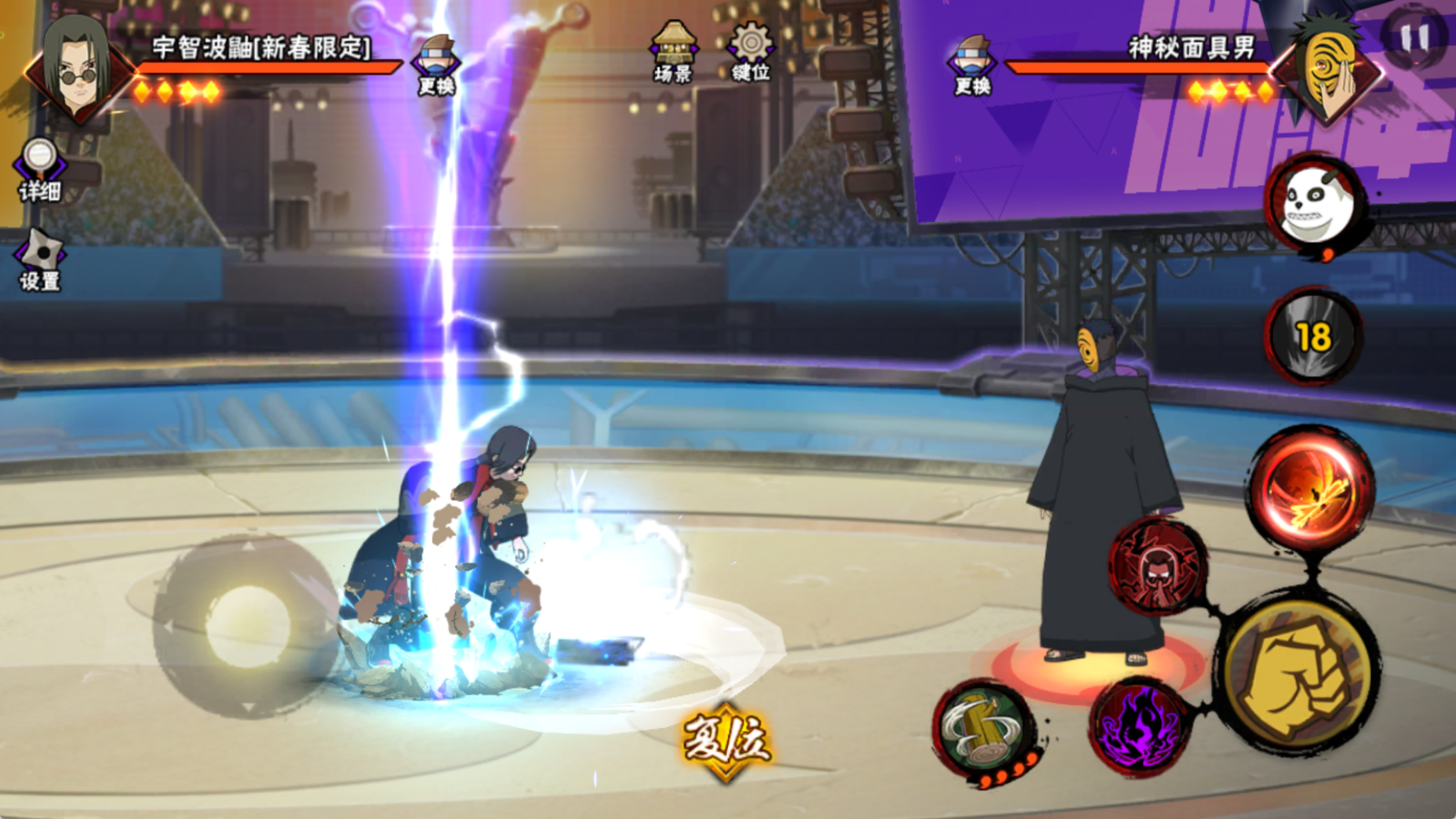
Task: Open the 键位 key layout settings
Action: (750, 51)
